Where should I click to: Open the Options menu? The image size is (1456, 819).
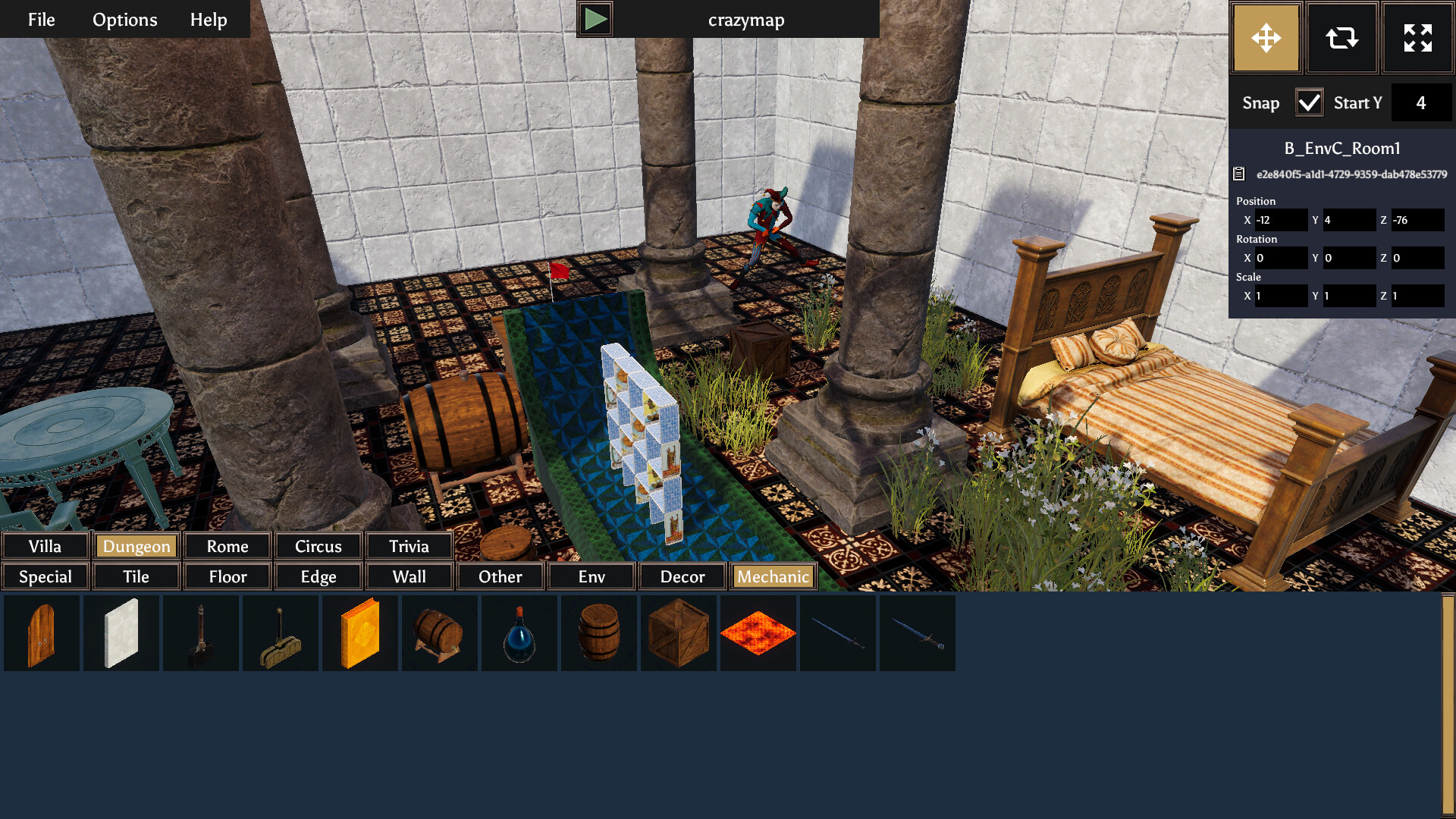pyautogui.click(x=124, y=19)
